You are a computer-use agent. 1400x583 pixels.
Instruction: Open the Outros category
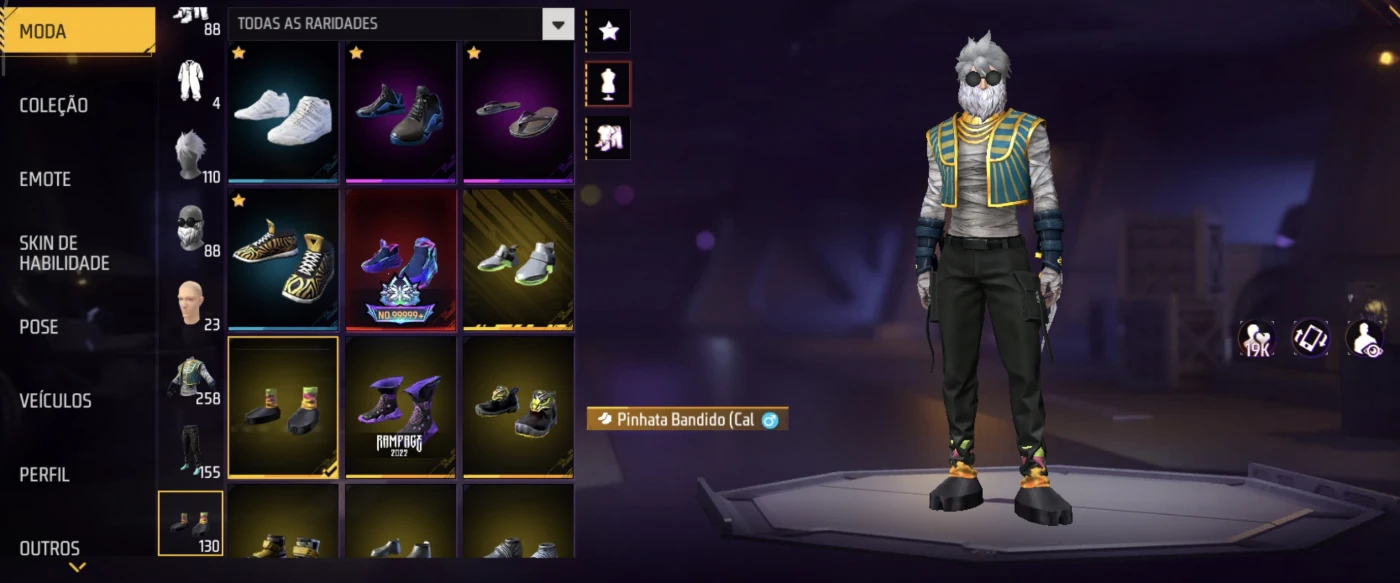coord(50,548)
